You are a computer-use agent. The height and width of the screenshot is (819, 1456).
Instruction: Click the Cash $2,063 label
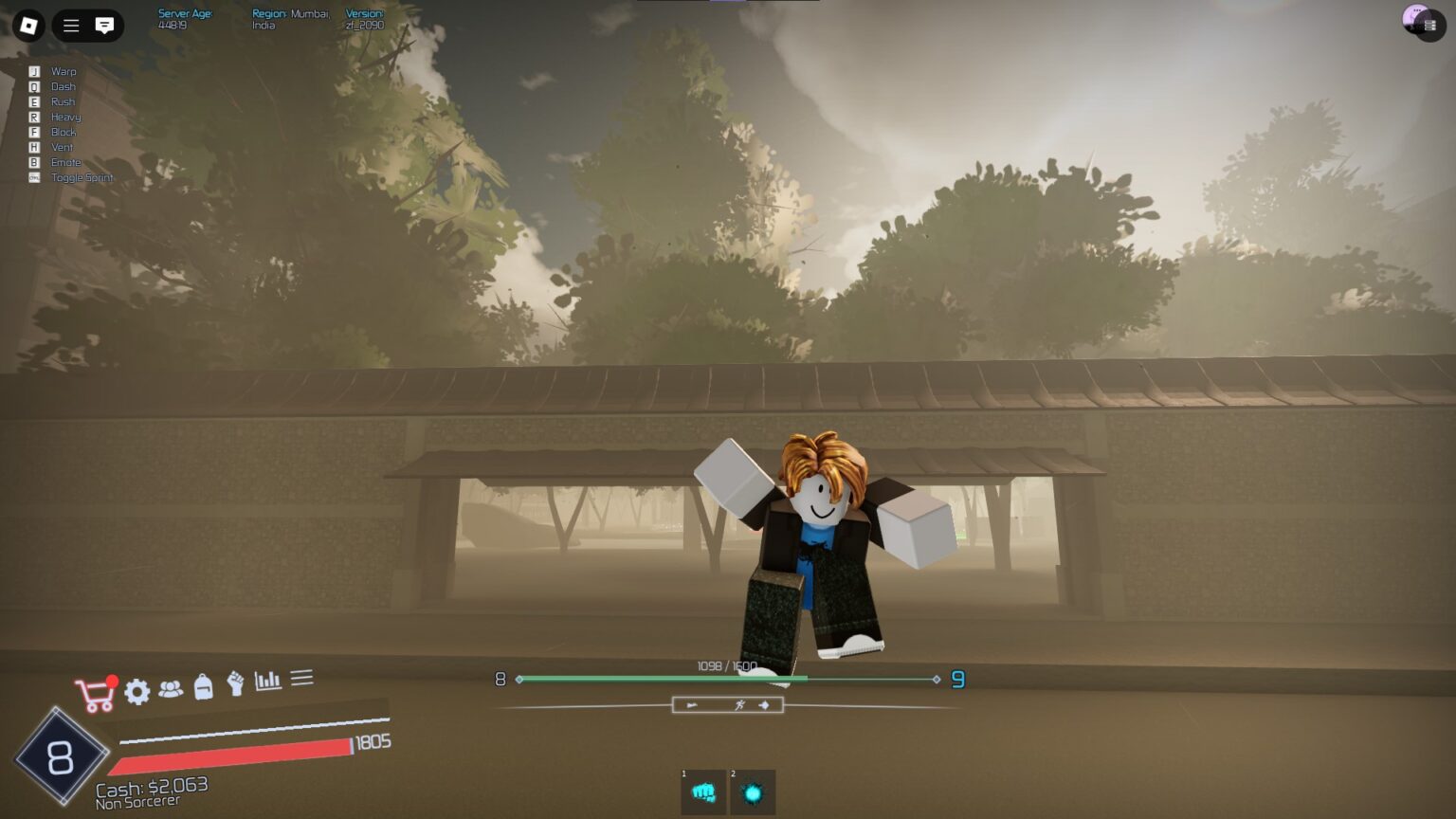[152, 787]
